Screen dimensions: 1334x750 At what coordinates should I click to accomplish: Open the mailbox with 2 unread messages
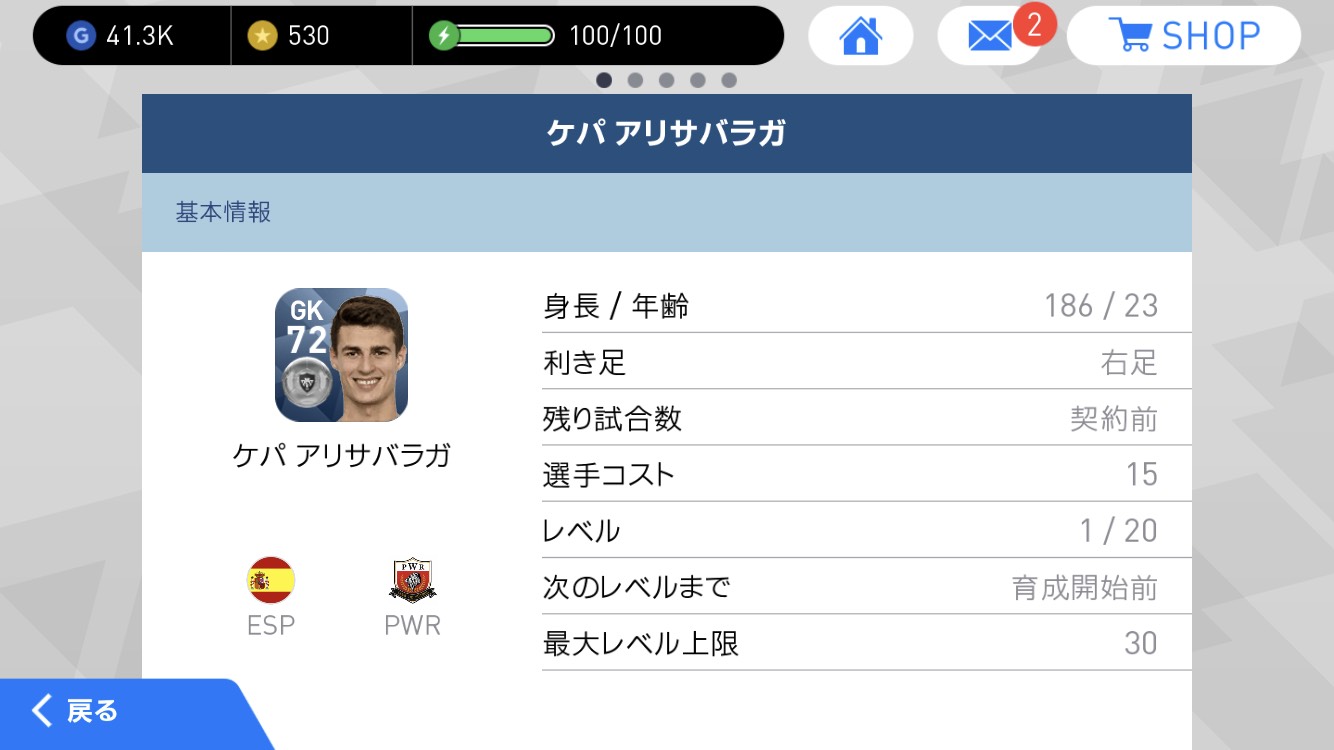pos(989,34)
